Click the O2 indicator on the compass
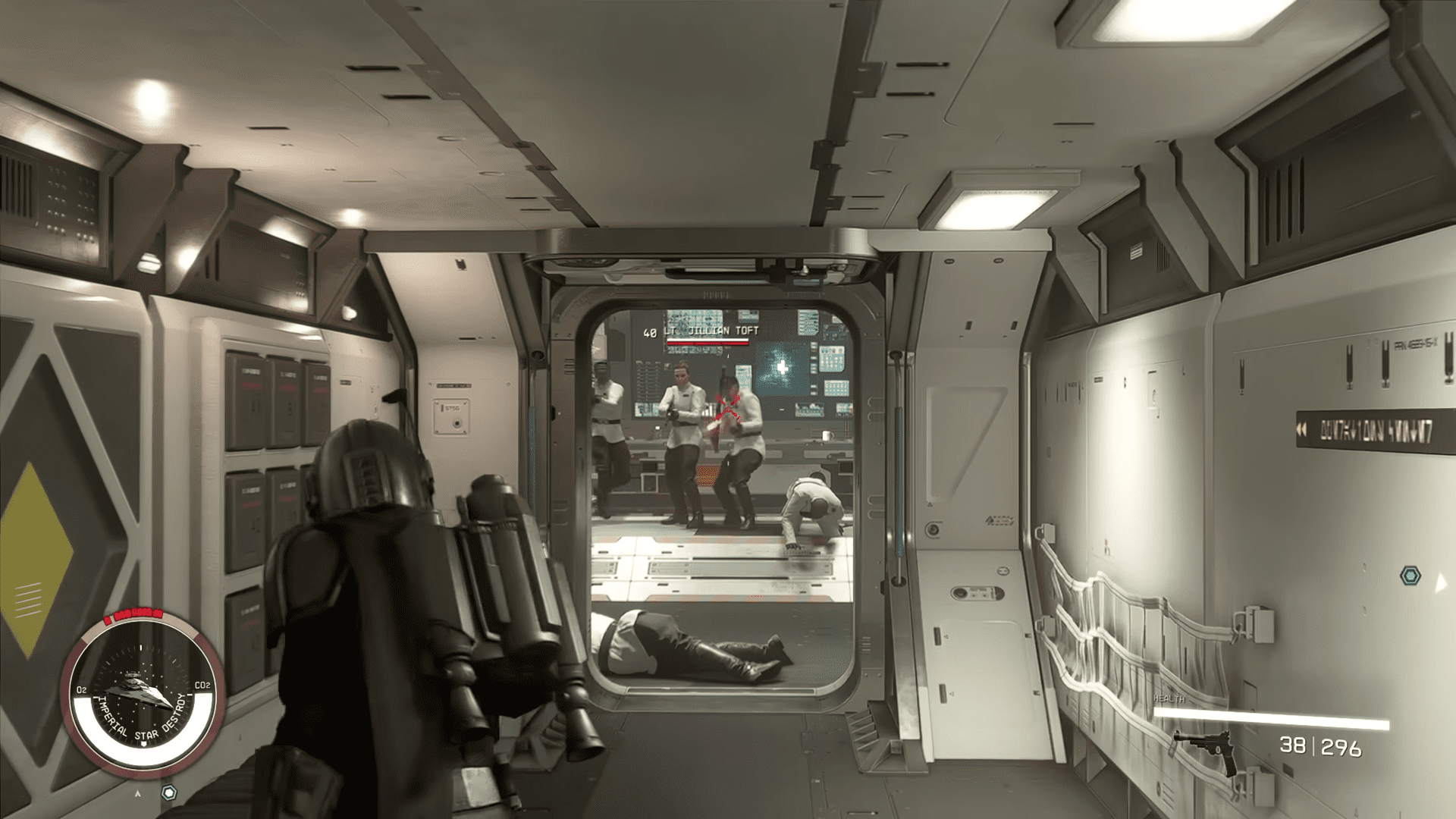 [81, 689]
